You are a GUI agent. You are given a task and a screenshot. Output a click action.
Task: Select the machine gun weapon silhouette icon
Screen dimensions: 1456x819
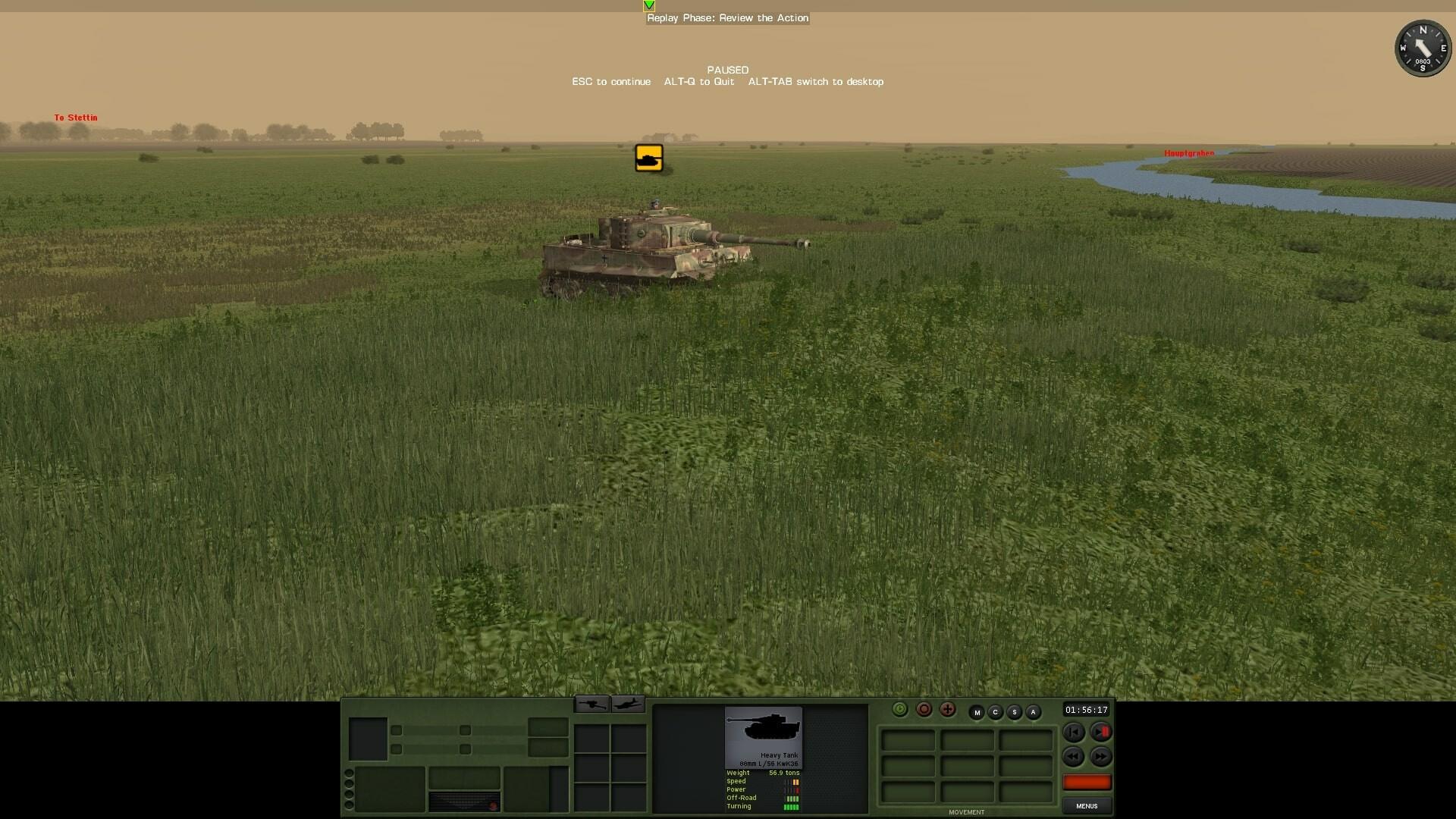click(x=594, y=702)
